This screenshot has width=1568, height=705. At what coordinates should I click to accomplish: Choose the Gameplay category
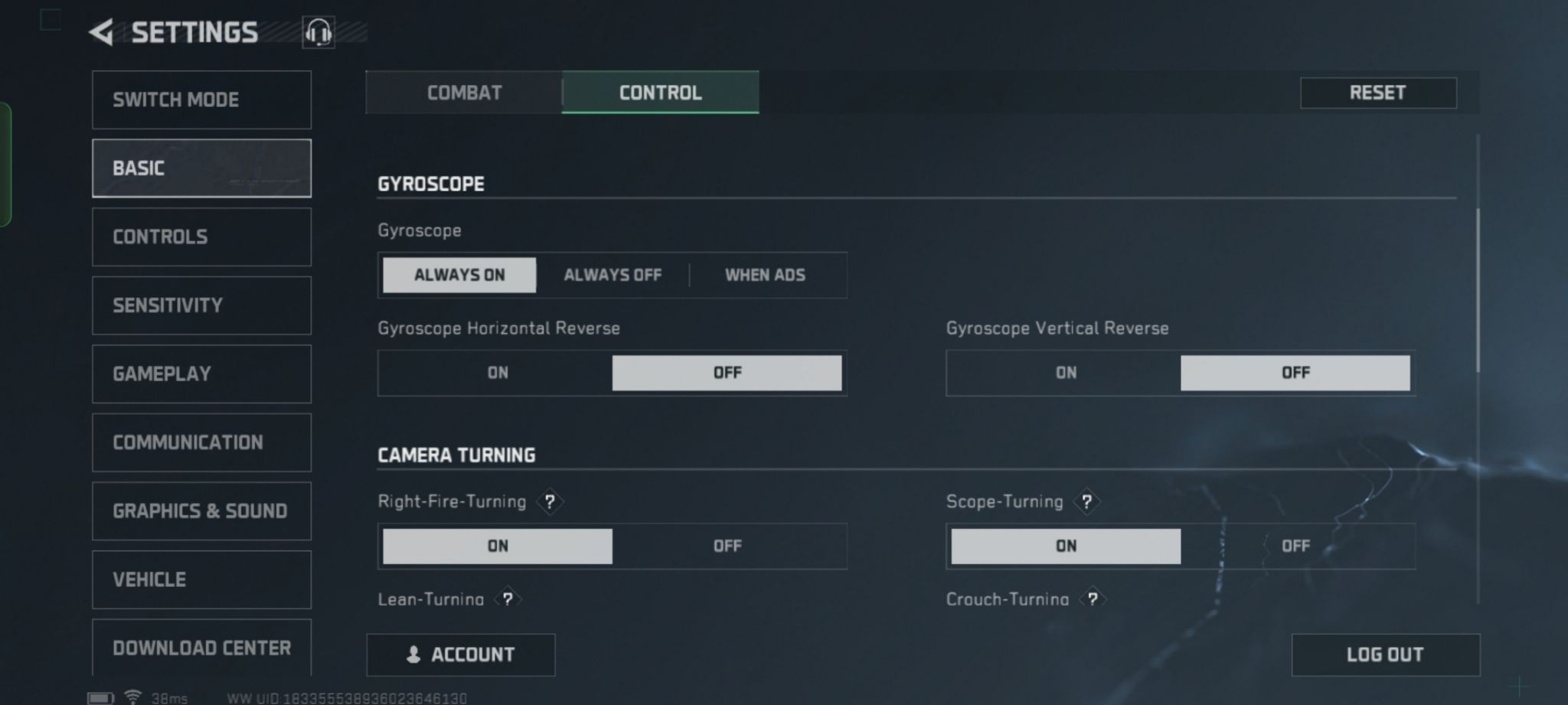point(201,374)
